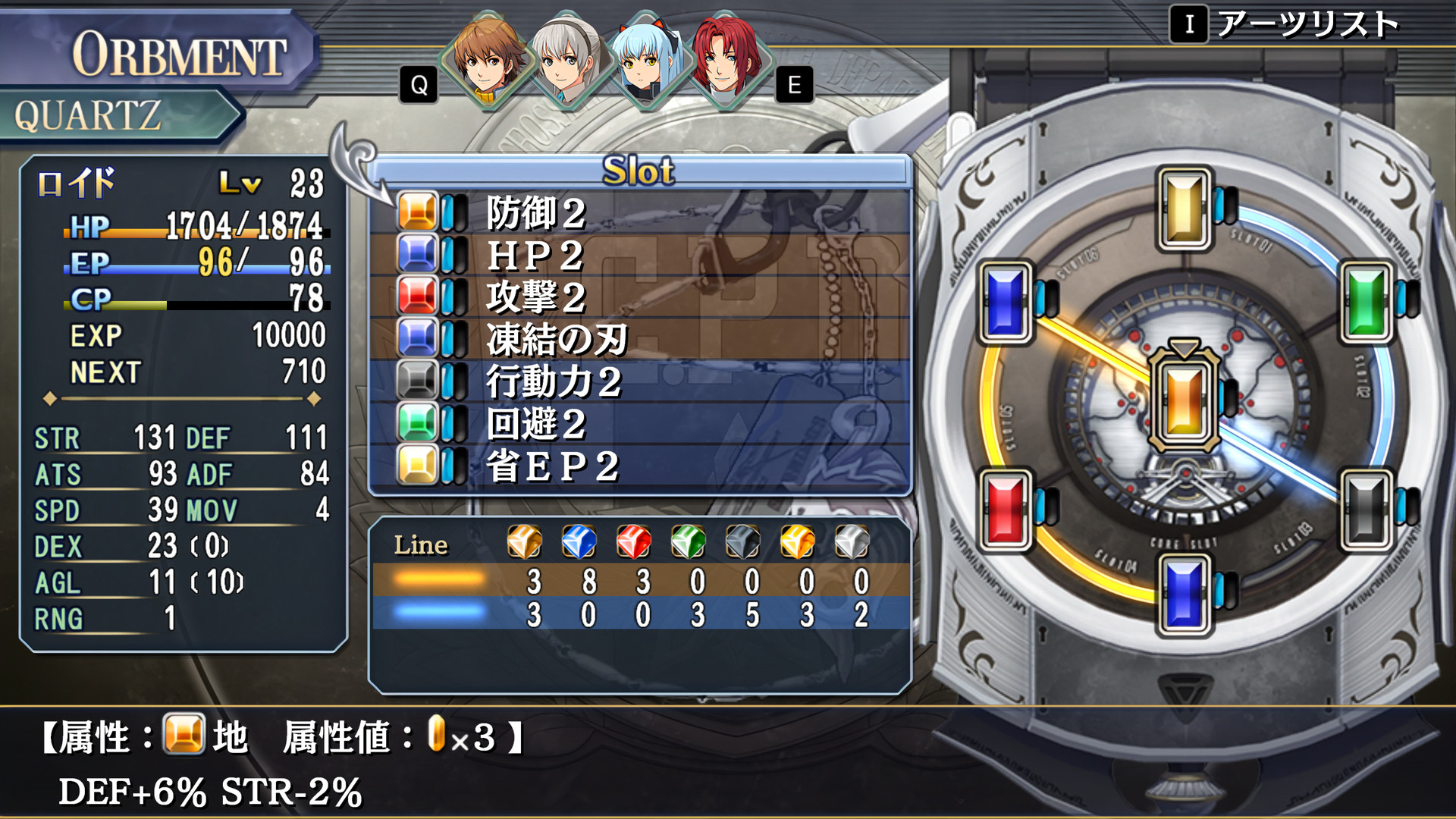The image size is (1456, 819).
Task: Click the orange center core slot
Action: coord(1184,400)
